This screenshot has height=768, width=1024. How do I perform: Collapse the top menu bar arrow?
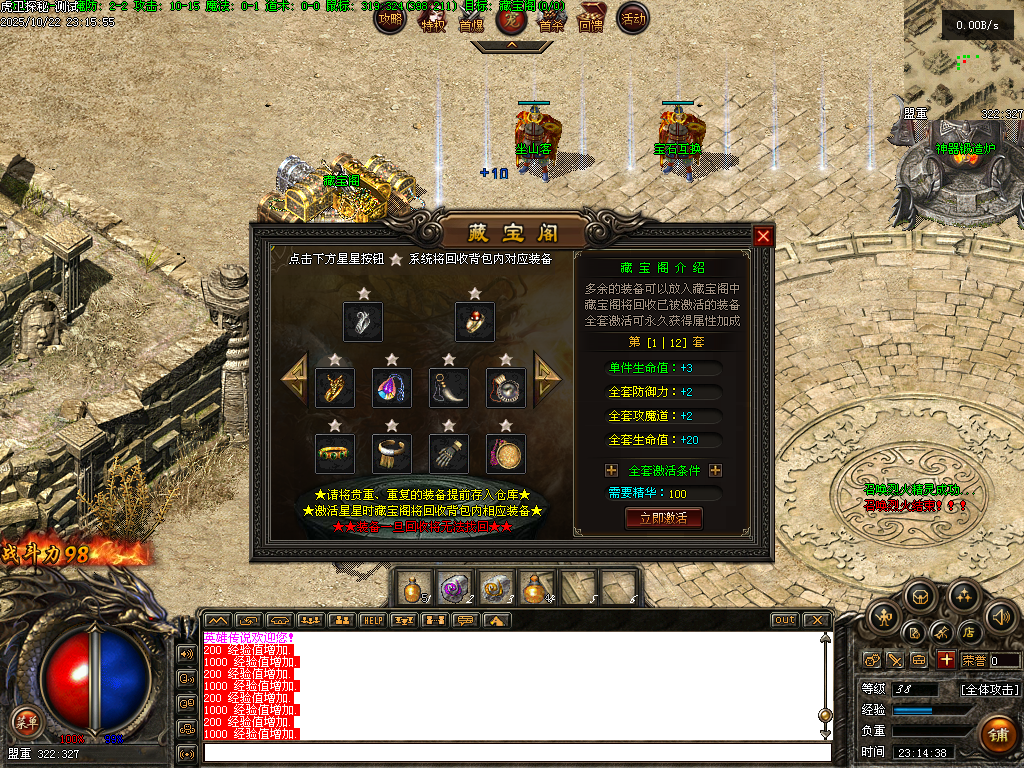[x=511, y=45]
